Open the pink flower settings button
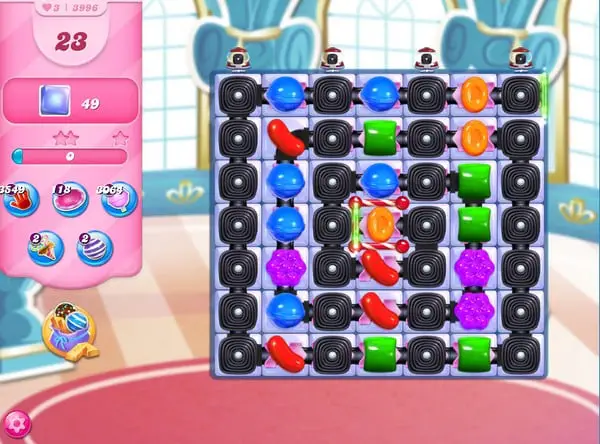This screenshot has width=600, height=444. [16, 424]
